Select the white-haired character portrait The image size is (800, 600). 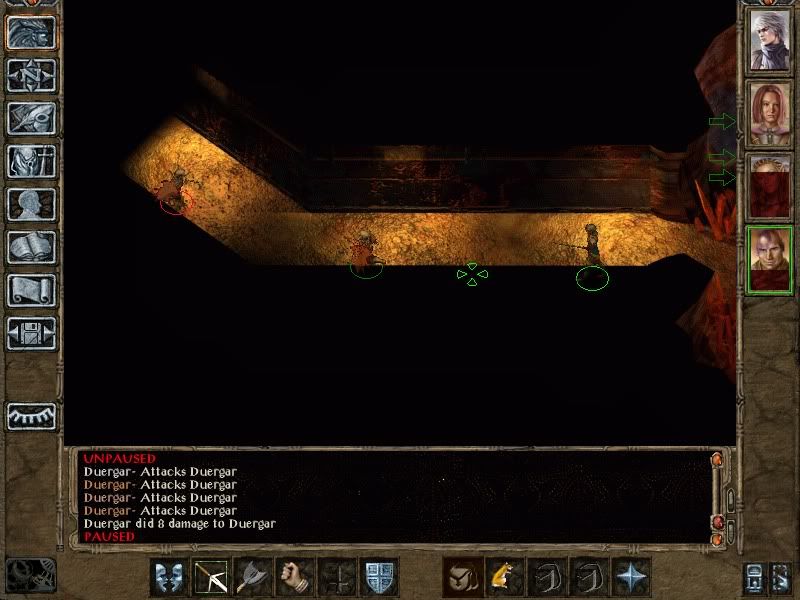[771, 40]
